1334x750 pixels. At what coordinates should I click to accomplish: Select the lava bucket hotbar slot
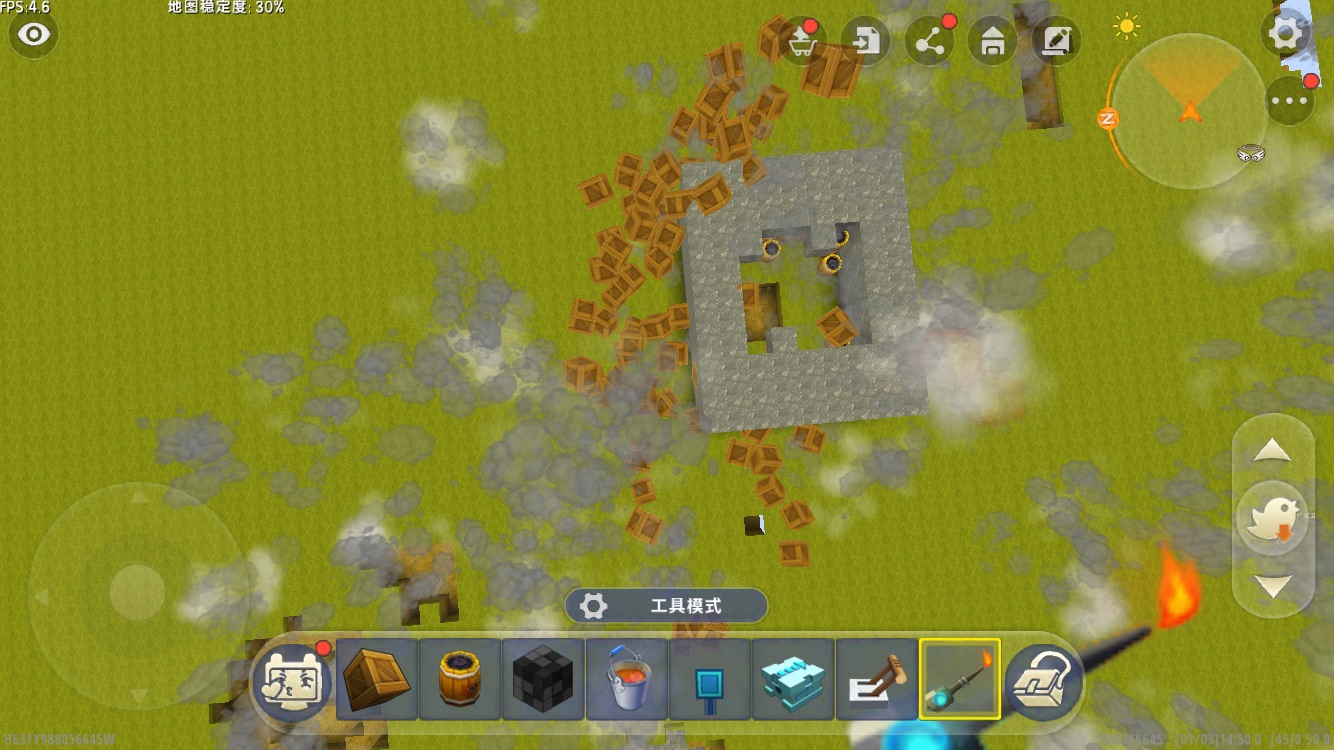pyautogui.click(x=627, y=680)
